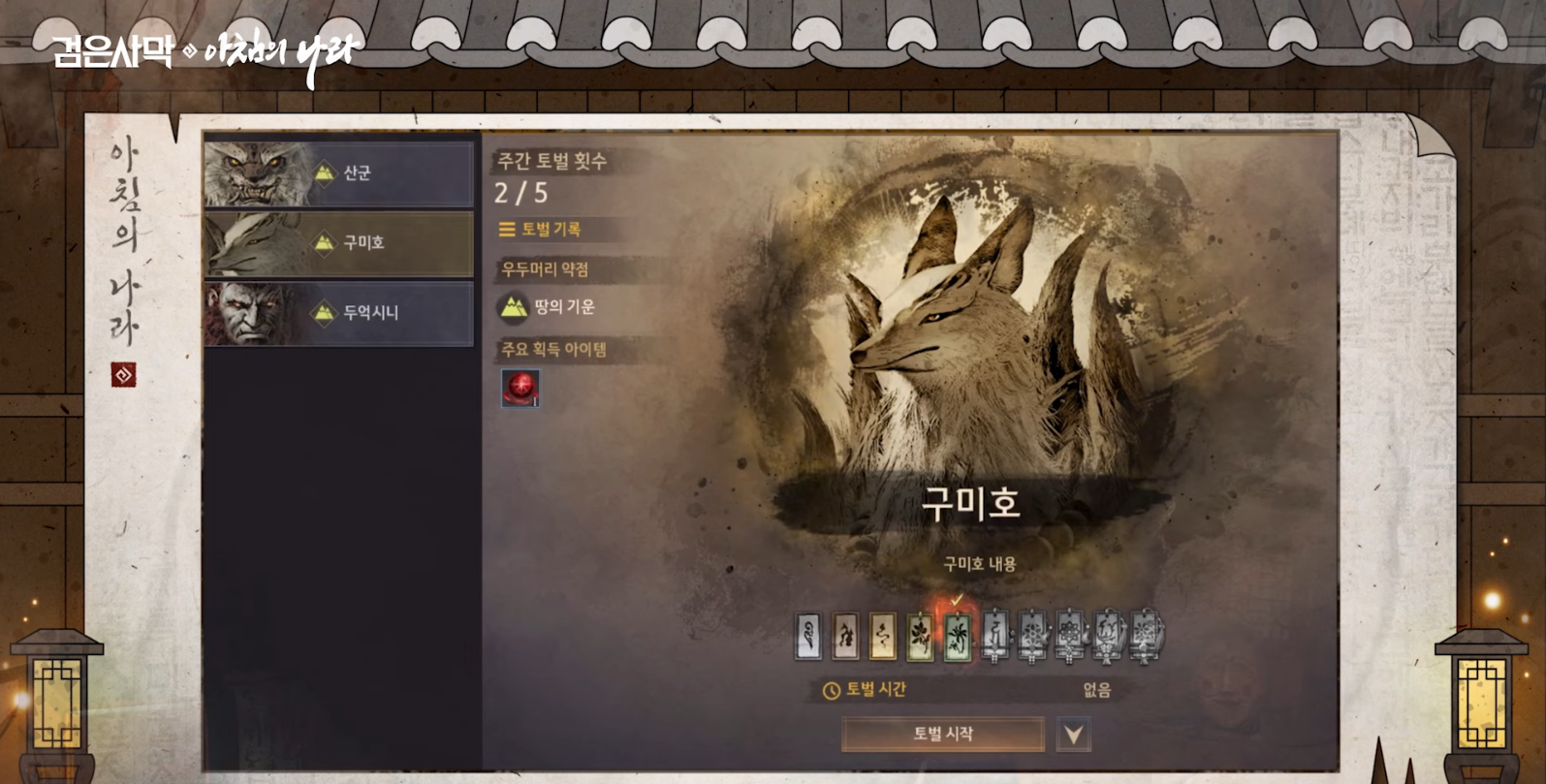Select the 산군 boss entry
Screen dimensions: 1546x784
pos(338,173)
